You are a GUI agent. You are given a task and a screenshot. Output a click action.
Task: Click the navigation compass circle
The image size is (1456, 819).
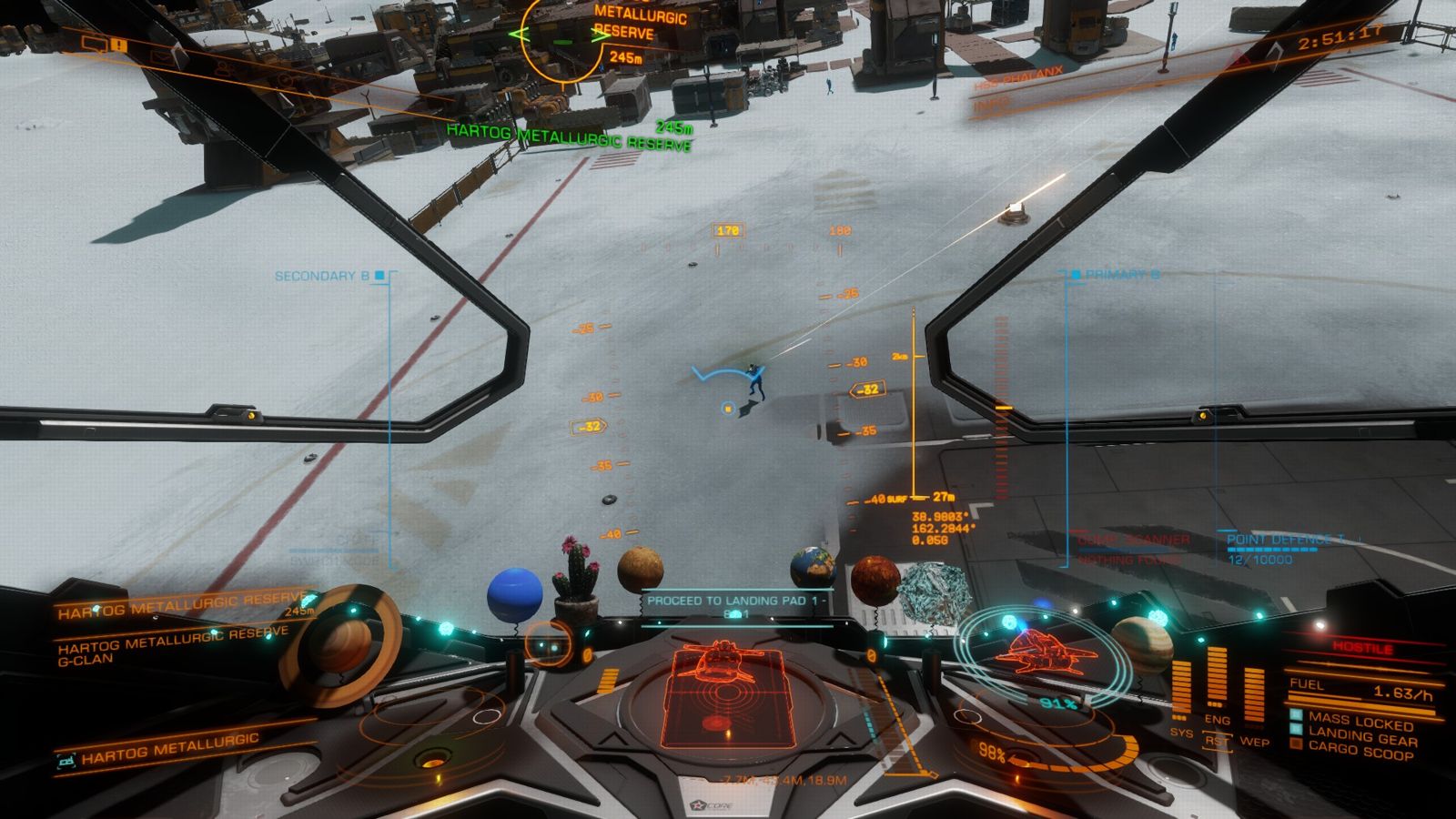click(x=551, y=643)
